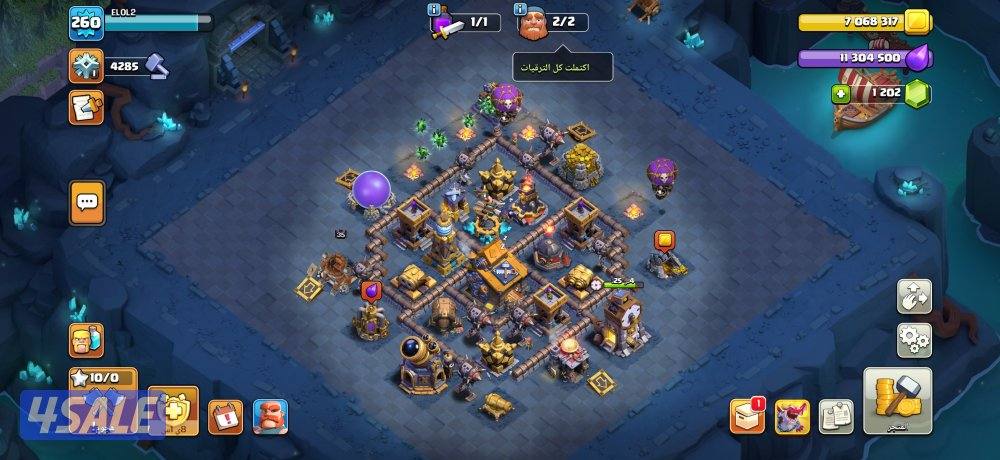Open the shop with hammer and gold coins
The height and width of the screenshot is (460, 1000).
897,400
